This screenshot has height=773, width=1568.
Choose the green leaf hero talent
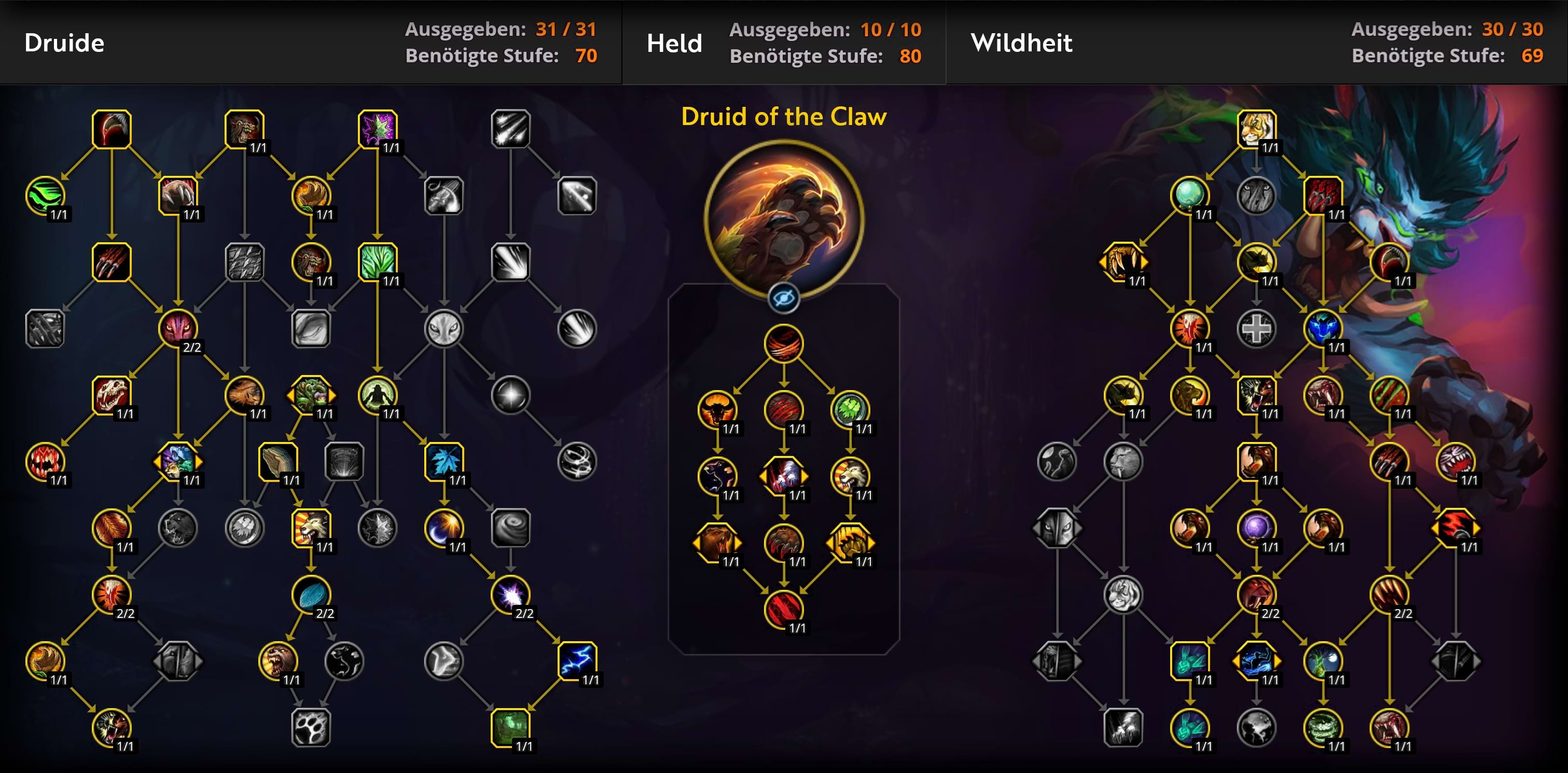(850, 409)
